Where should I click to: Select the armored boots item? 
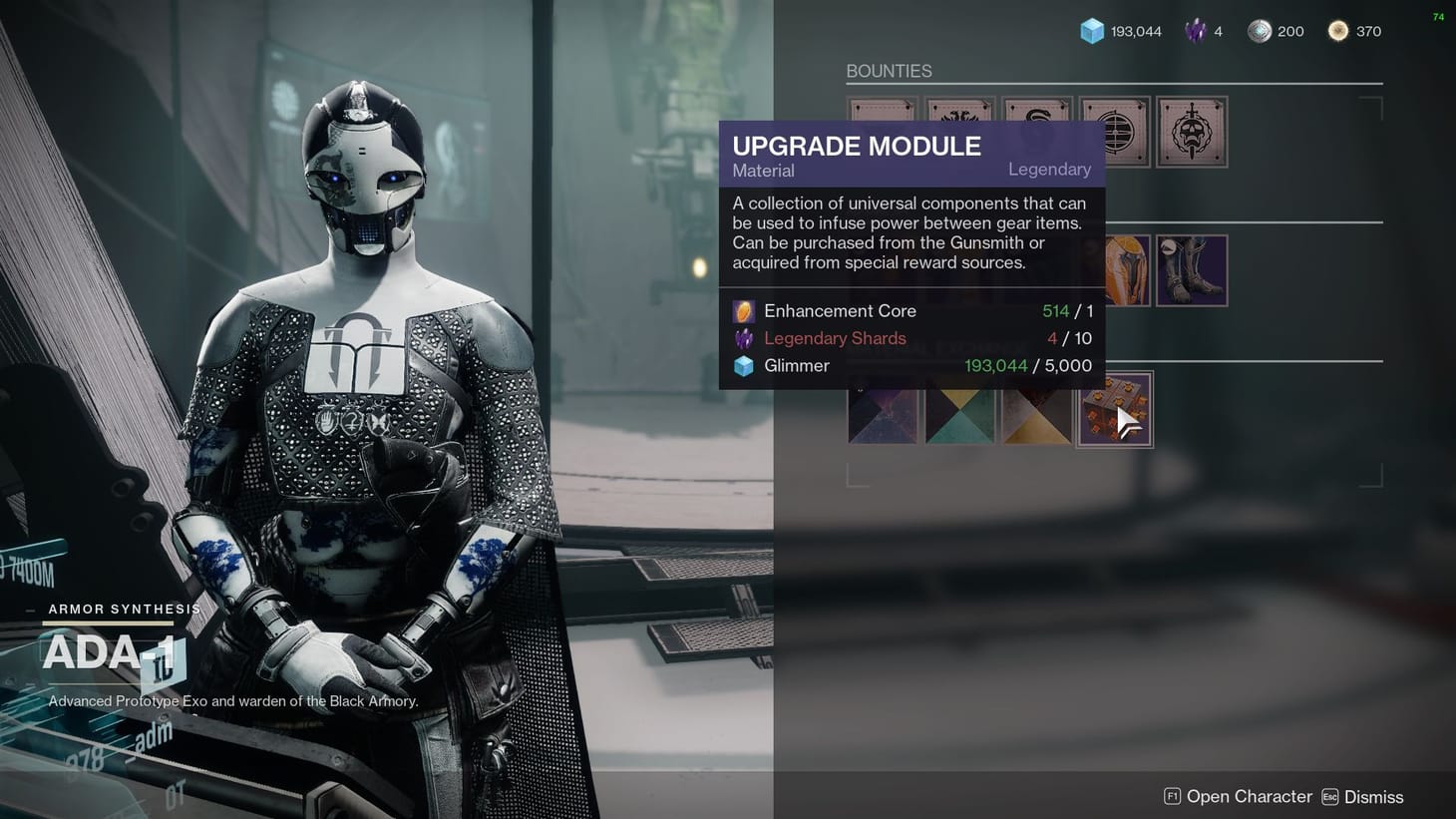pos(1193,269)
